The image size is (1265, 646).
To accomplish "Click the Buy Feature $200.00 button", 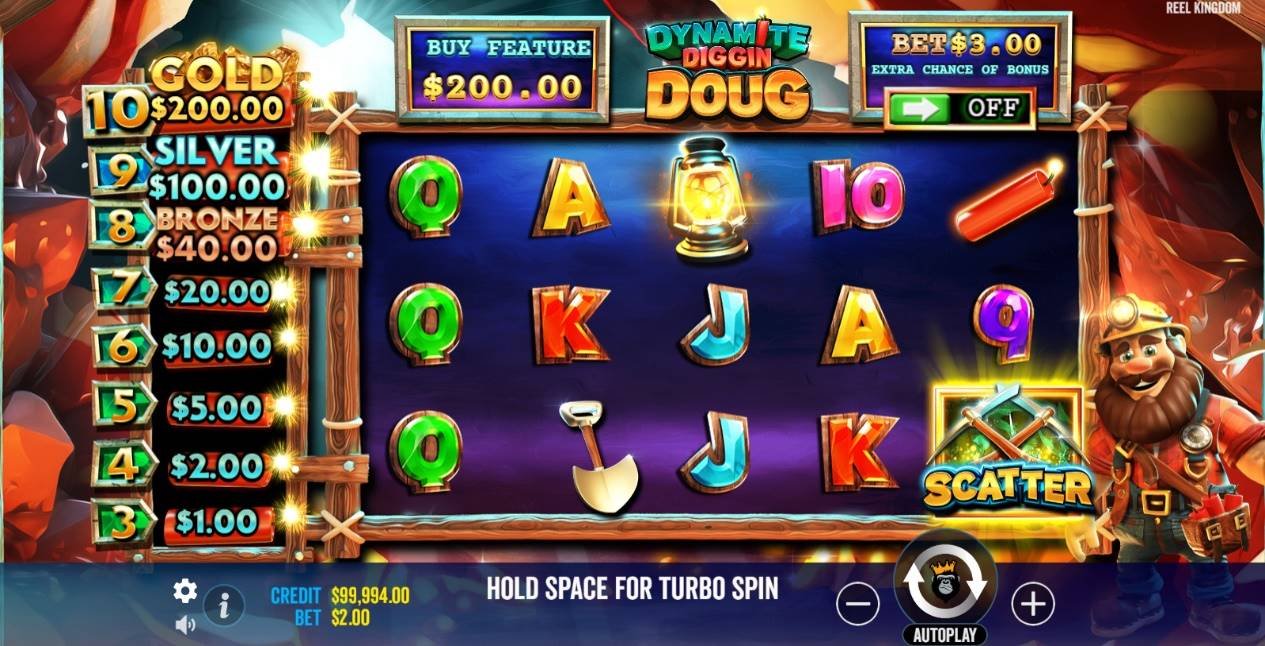I will 501,68.
